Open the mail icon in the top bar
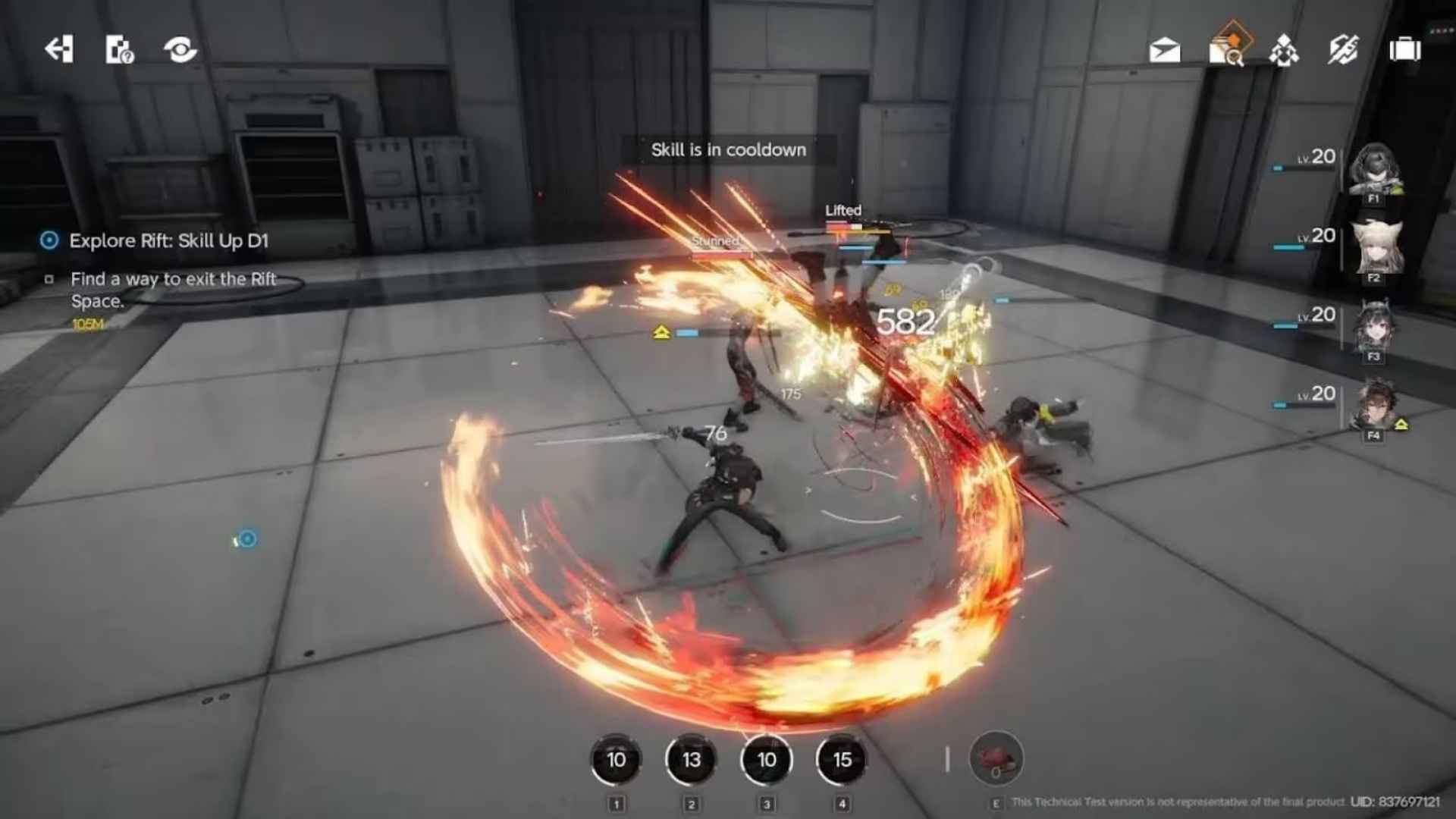 pos(1165,50)
